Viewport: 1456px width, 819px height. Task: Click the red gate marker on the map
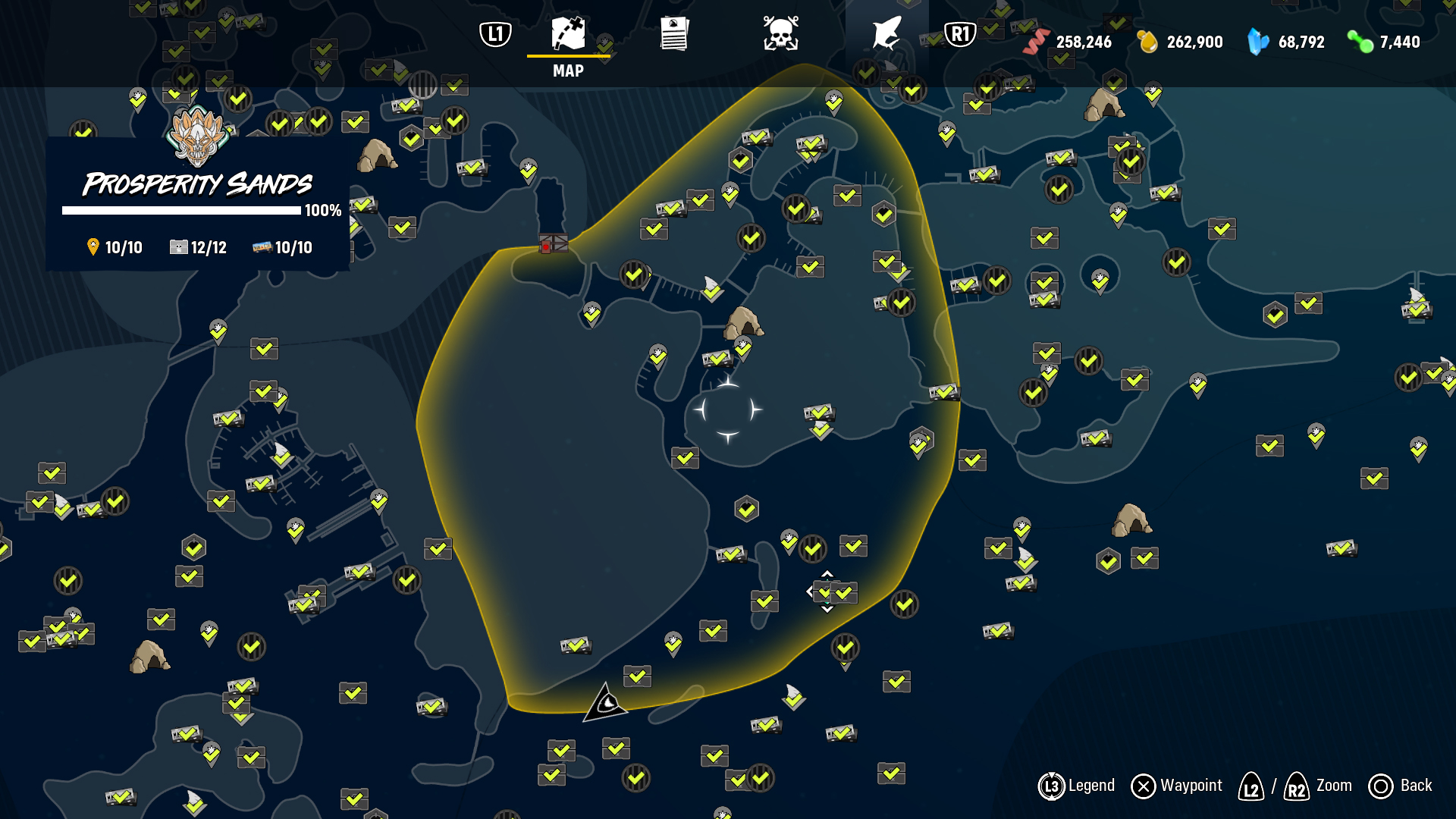click(x=554, y=244)
